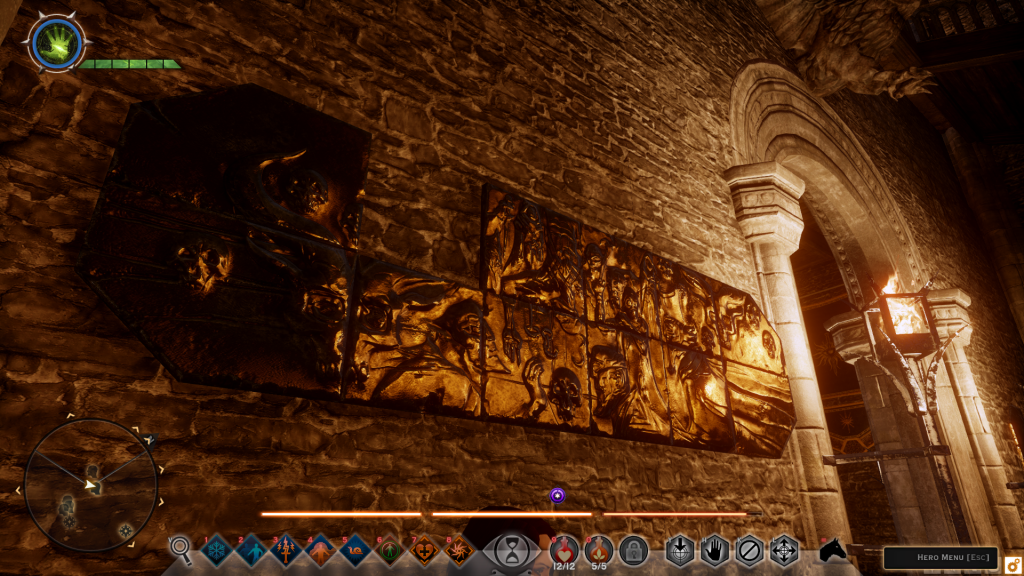Choose the open hand hold command
This screenshot has width=1024, height=576.
tap(714, 550)
